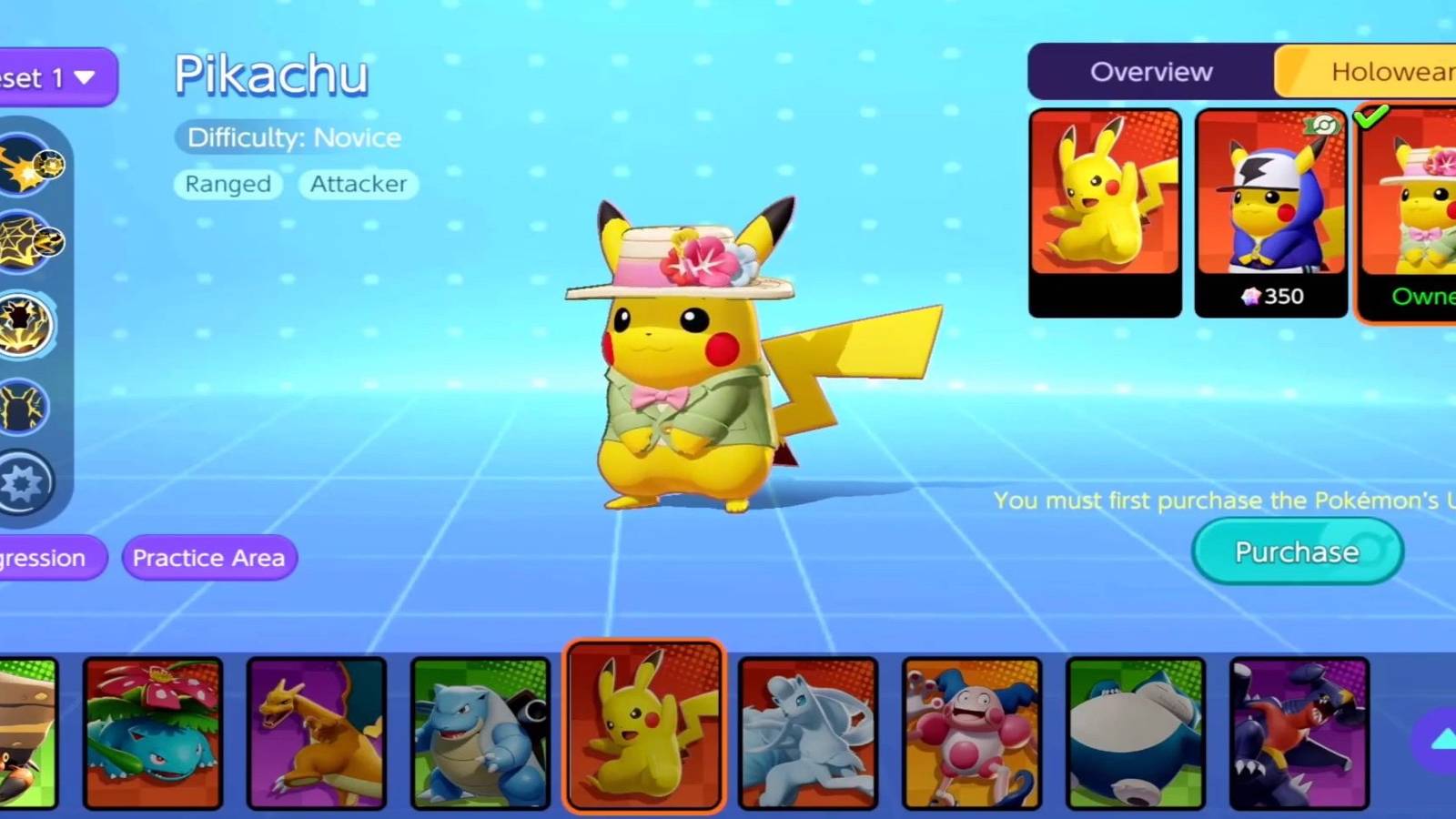Select Garchomp from the roster

[x=1299, y=733]
